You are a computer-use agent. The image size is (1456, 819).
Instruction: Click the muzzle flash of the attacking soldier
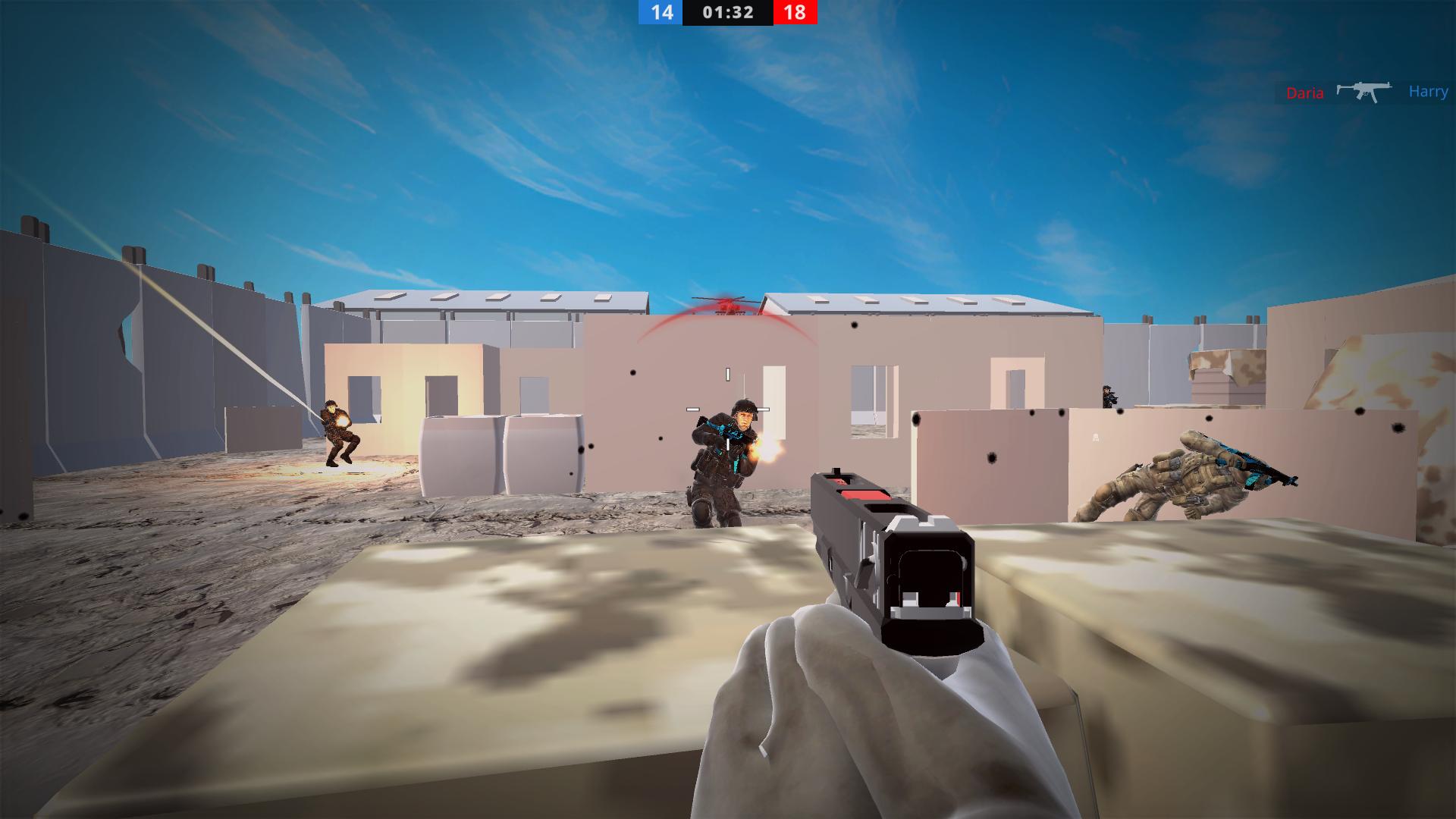[x=766, y=449]
